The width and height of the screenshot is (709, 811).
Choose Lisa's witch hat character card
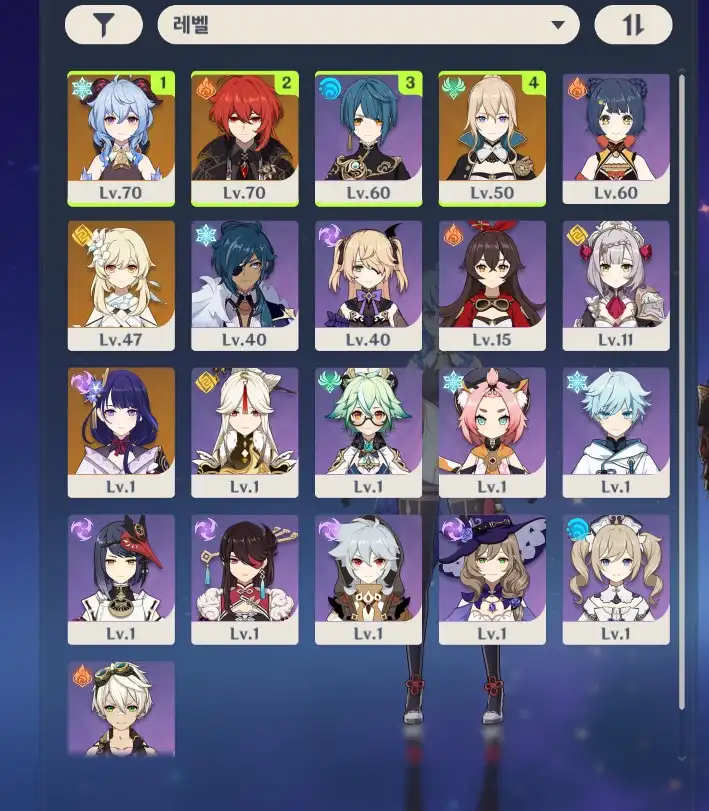pos(492,579)
